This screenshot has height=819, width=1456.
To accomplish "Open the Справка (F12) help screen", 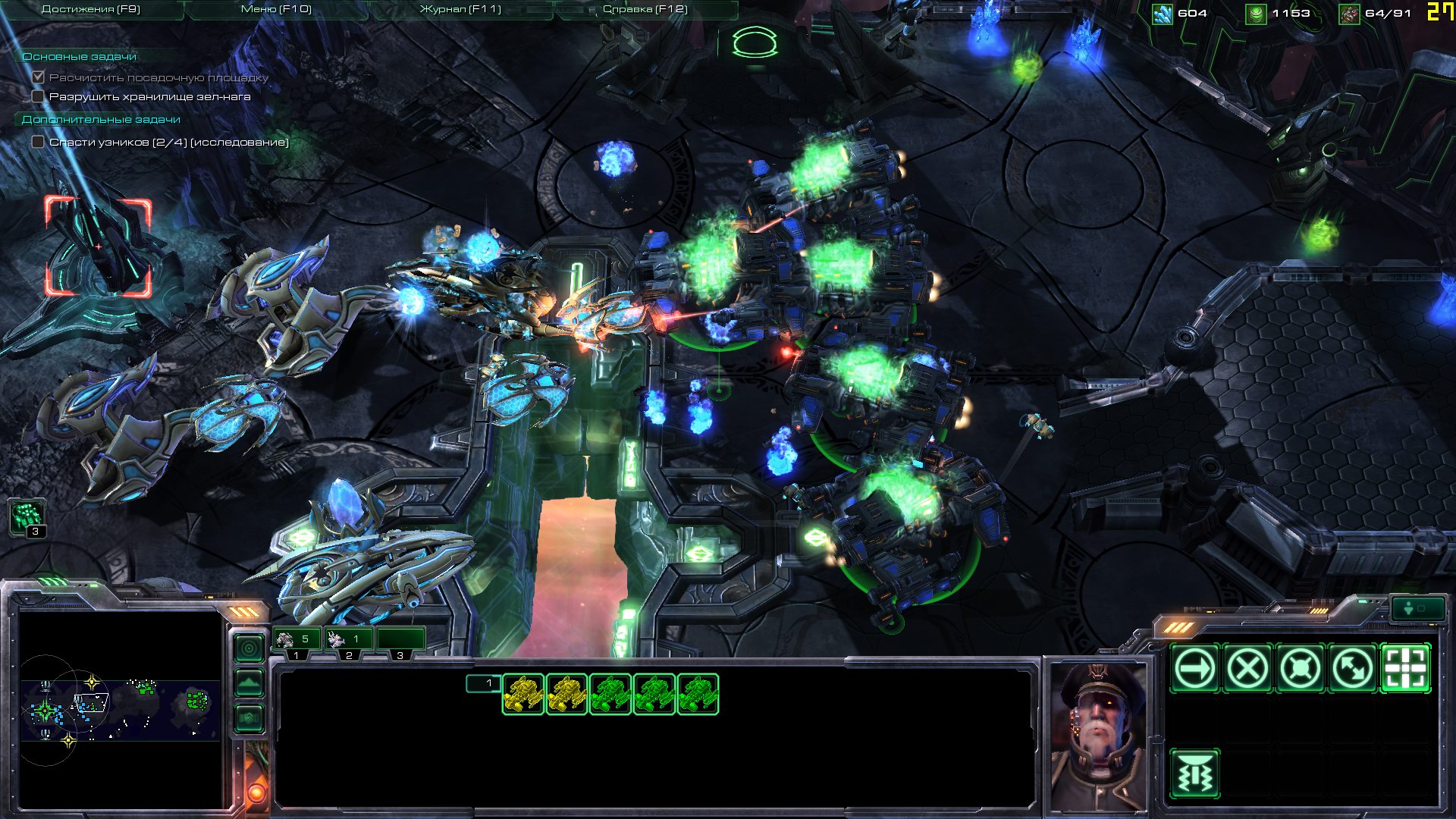I will point(645,10).
